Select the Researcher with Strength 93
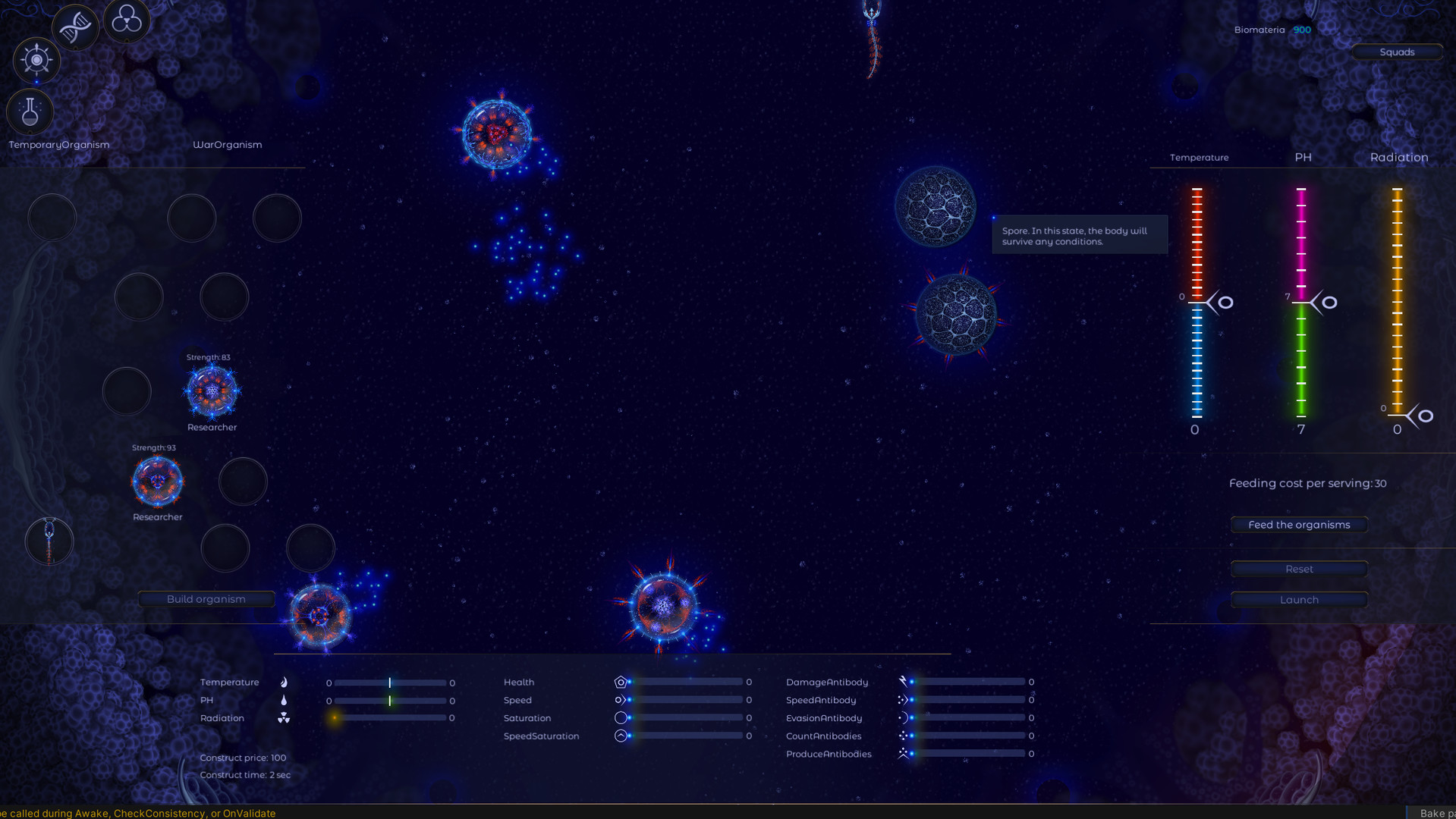This screenshot has width=1456, height=819. point(157,482)
